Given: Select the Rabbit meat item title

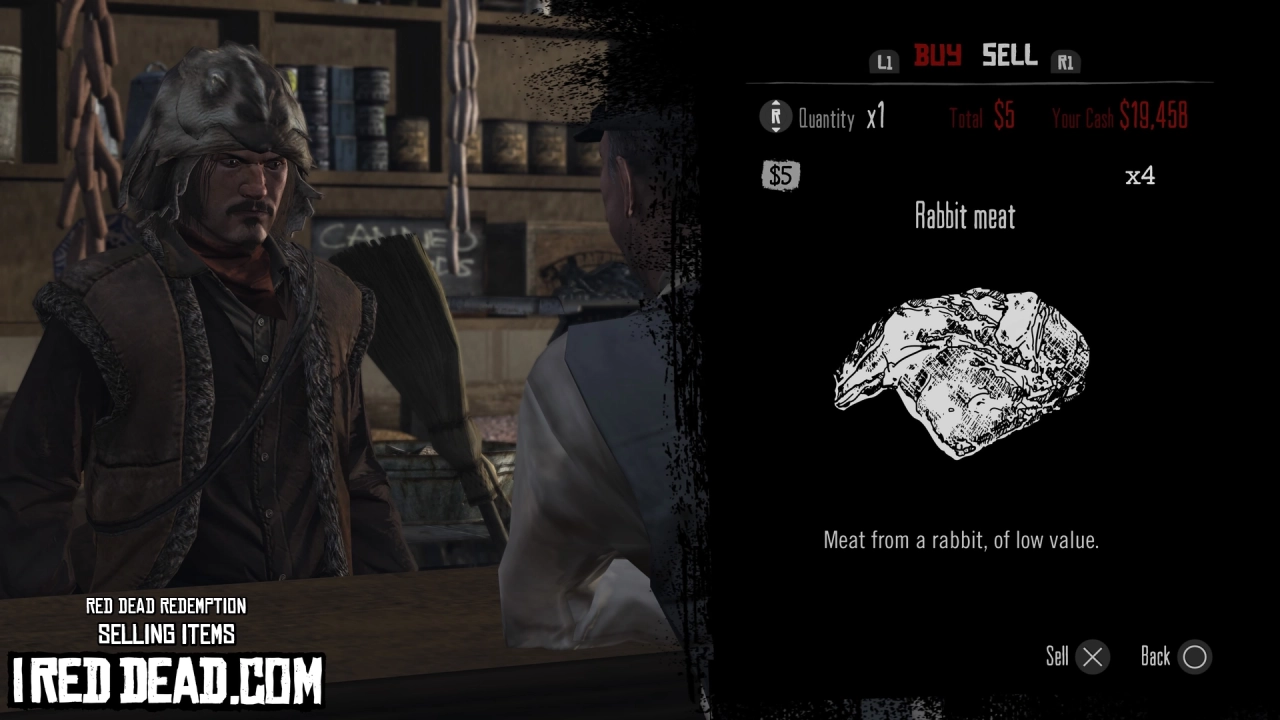Looking at the screenshot, I should click(x=965, y=218).
